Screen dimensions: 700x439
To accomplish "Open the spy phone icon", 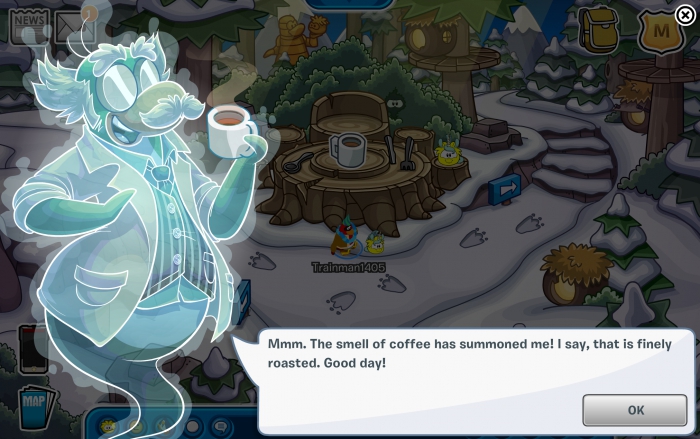I will pyautogui.click(x=32, y=348).
